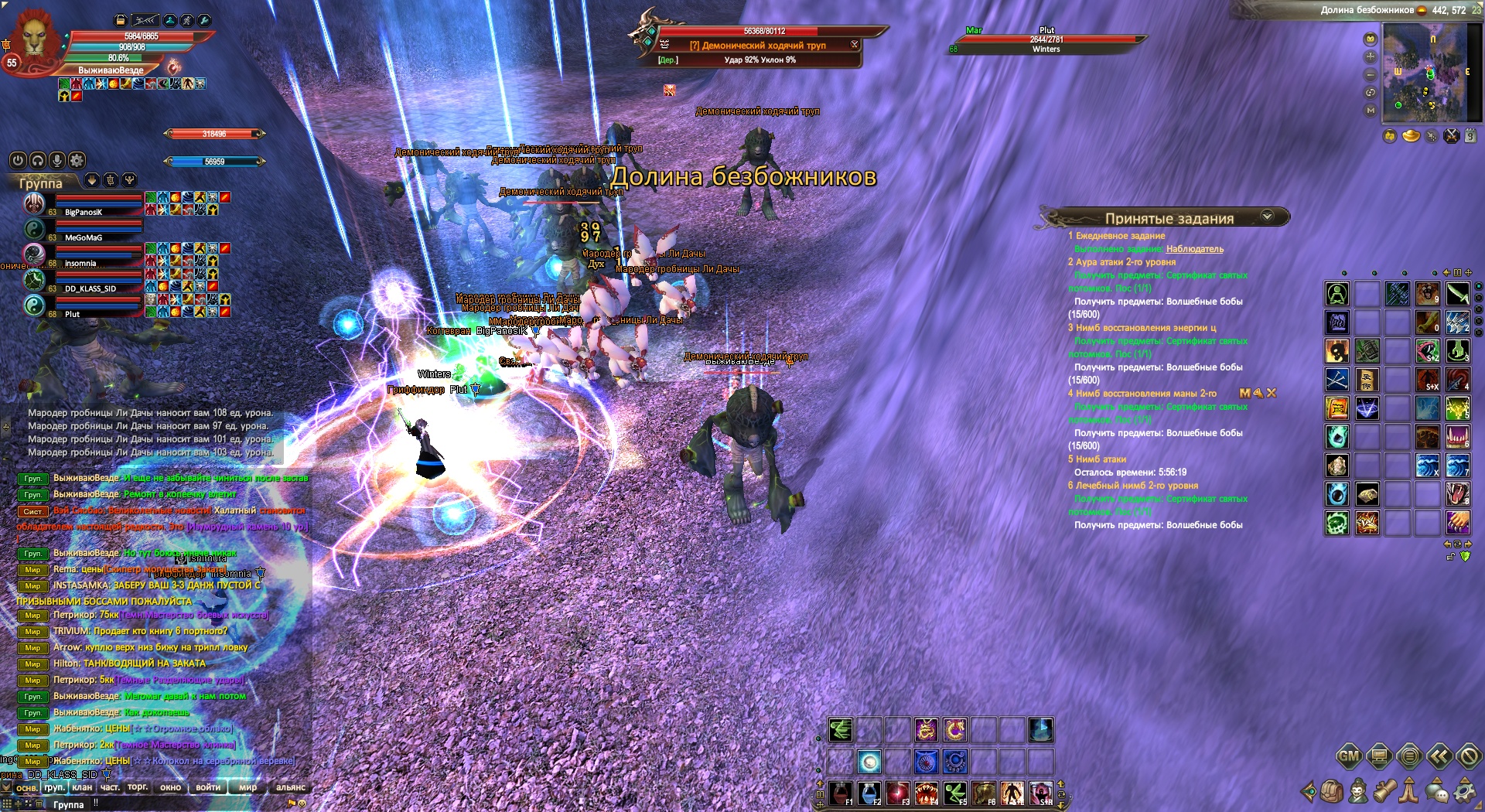Open the calendar icon under the minimap
The width and height of the screenshot is (1485, 812).
tap(1471, 136)
